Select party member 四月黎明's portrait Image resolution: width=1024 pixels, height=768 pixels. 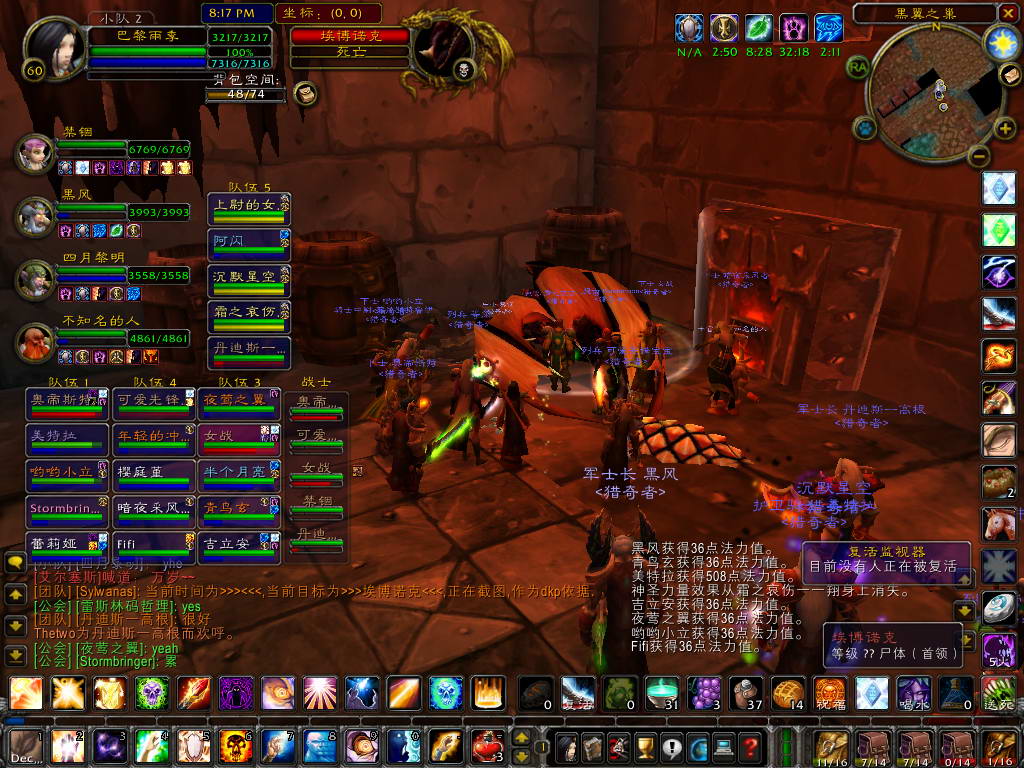pos(35,277)
